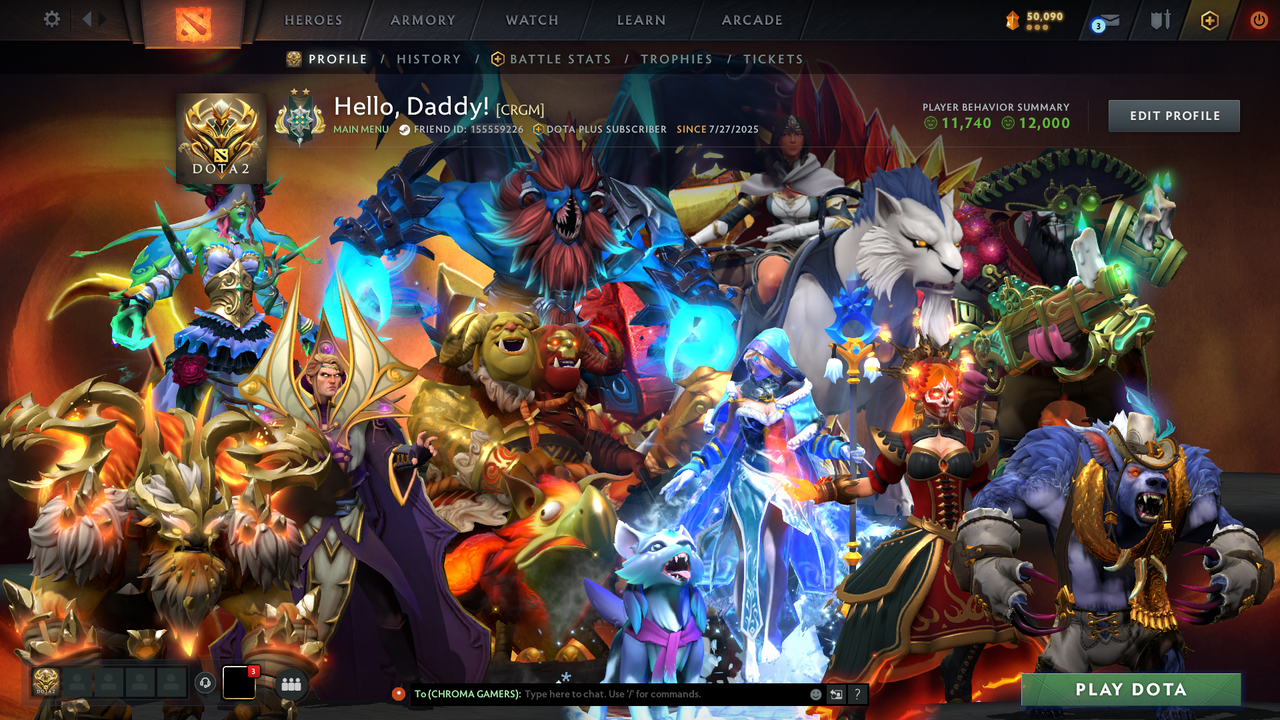
Task: Toggle the voice chat headset icon
Action: point(207,681)
